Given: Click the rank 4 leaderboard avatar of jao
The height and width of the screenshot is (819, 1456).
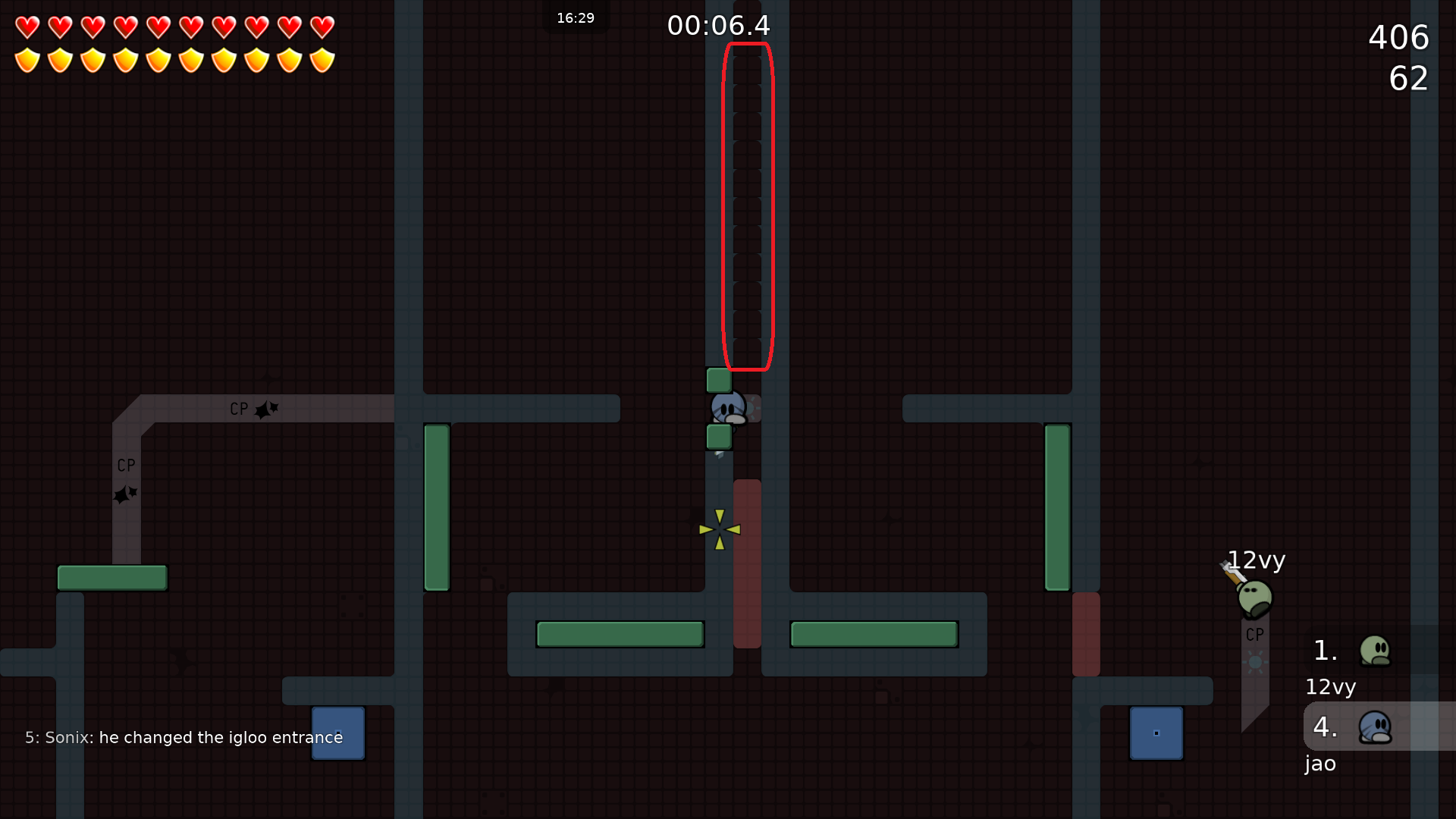Looking at the screenshot, I should coord(1375,726).
